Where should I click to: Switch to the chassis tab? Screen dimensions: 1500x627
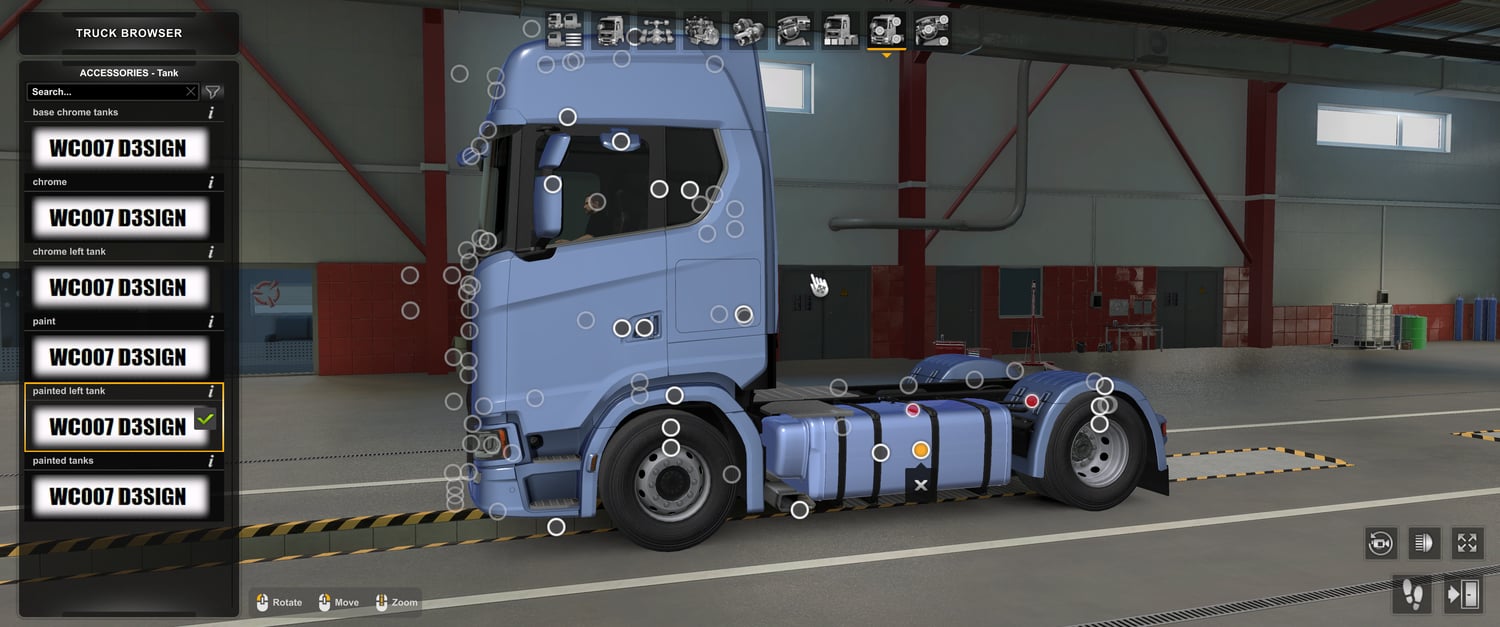656,31
